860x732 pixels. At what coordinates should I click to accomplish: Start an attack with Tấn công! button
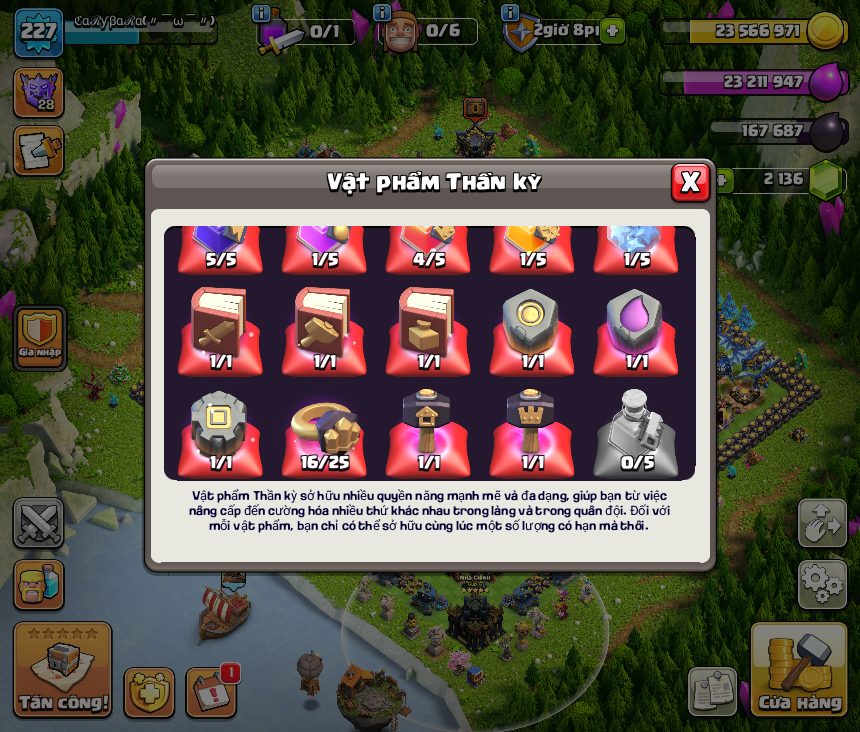(x=62, y=670)
